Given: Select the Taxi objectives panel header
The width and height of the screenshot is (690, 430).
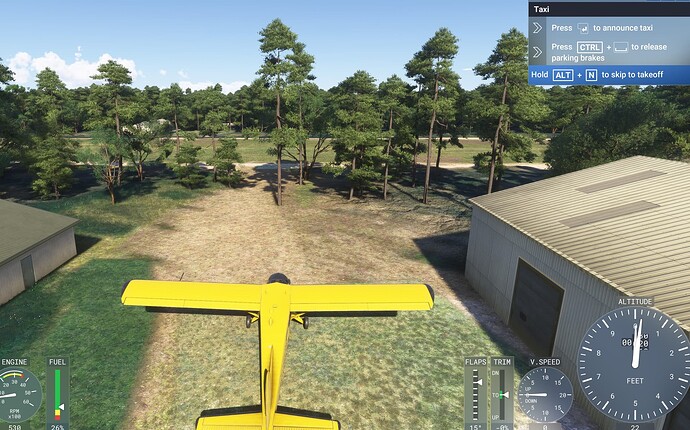Looking at the screenshot, I should coord(608,9).
